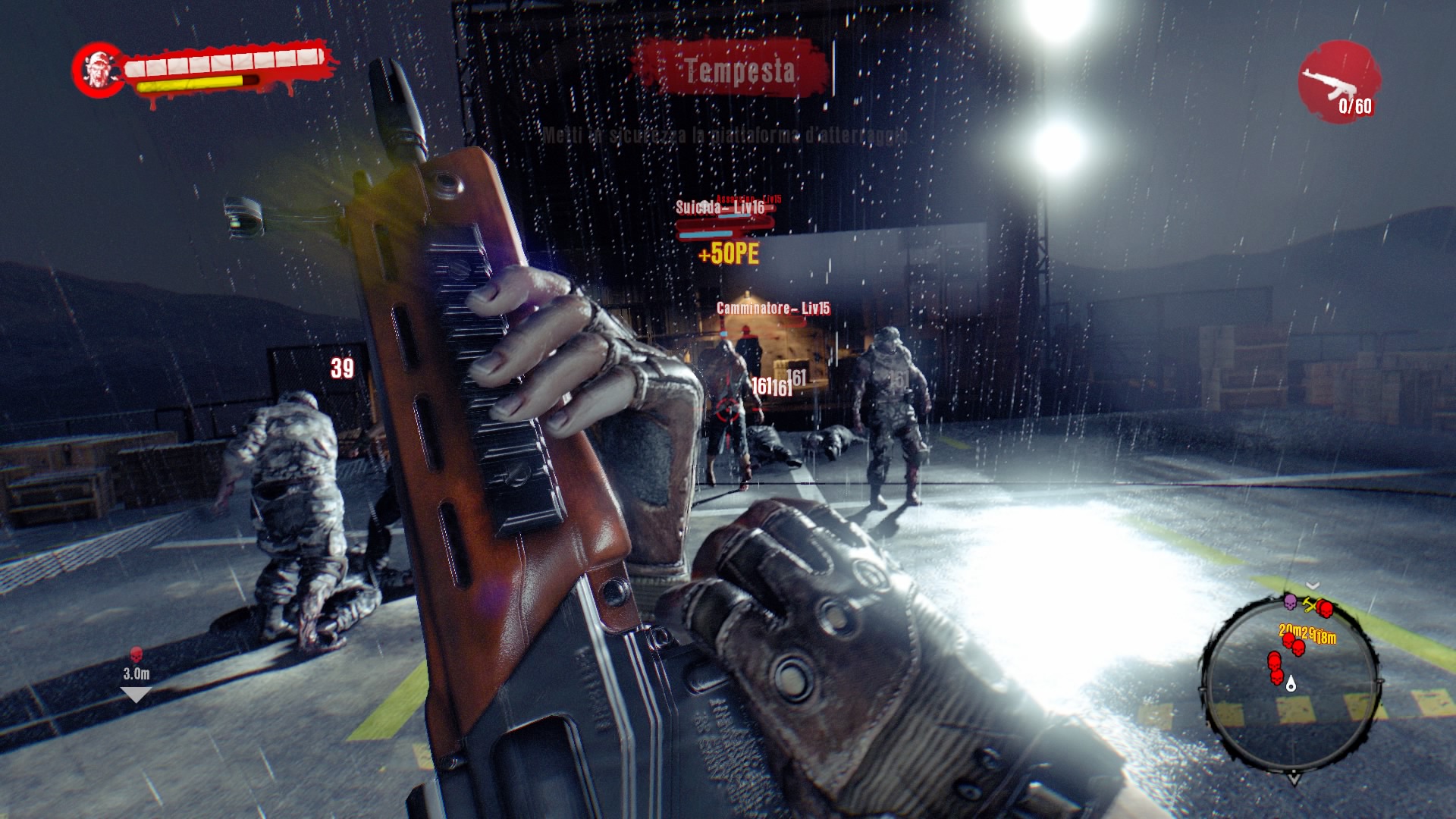
Task: Click the circular minimap
Action: pos(1291,684)
